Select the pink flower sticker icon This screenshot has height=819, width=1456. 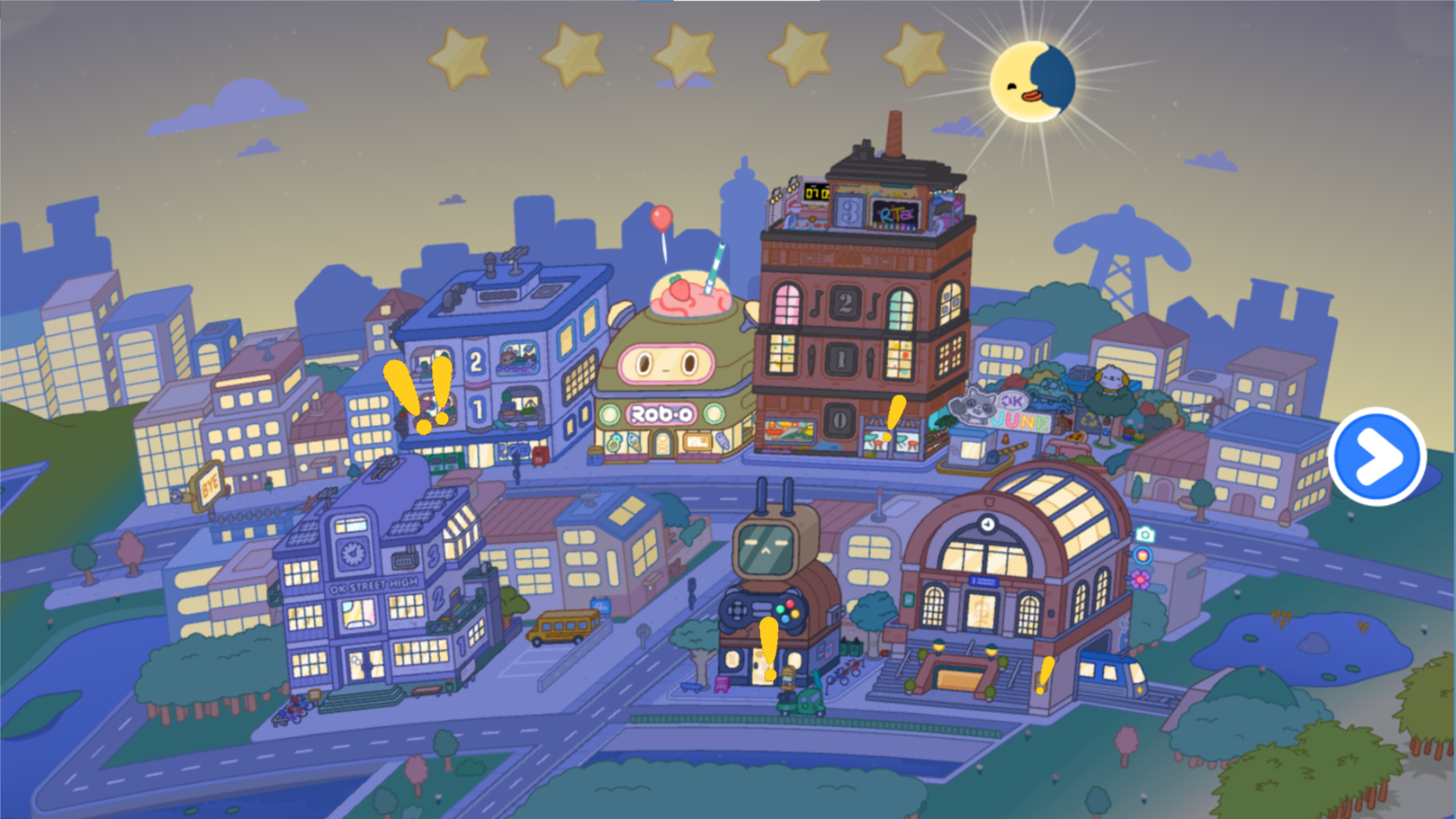pyautogui.click(x=1140, y=579)
